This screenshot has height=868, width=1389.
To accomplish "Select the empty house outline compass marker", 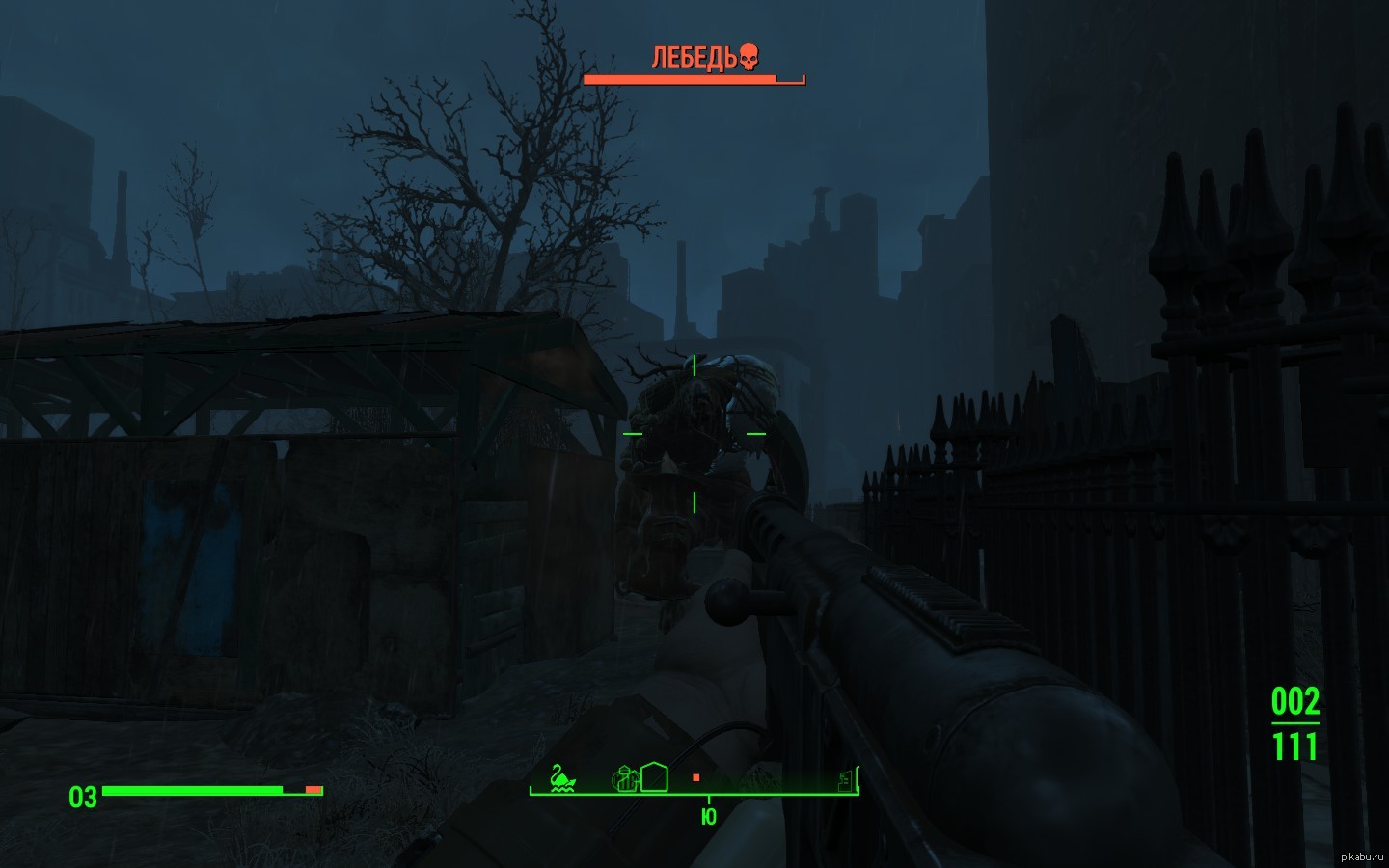I will [654, 776].
